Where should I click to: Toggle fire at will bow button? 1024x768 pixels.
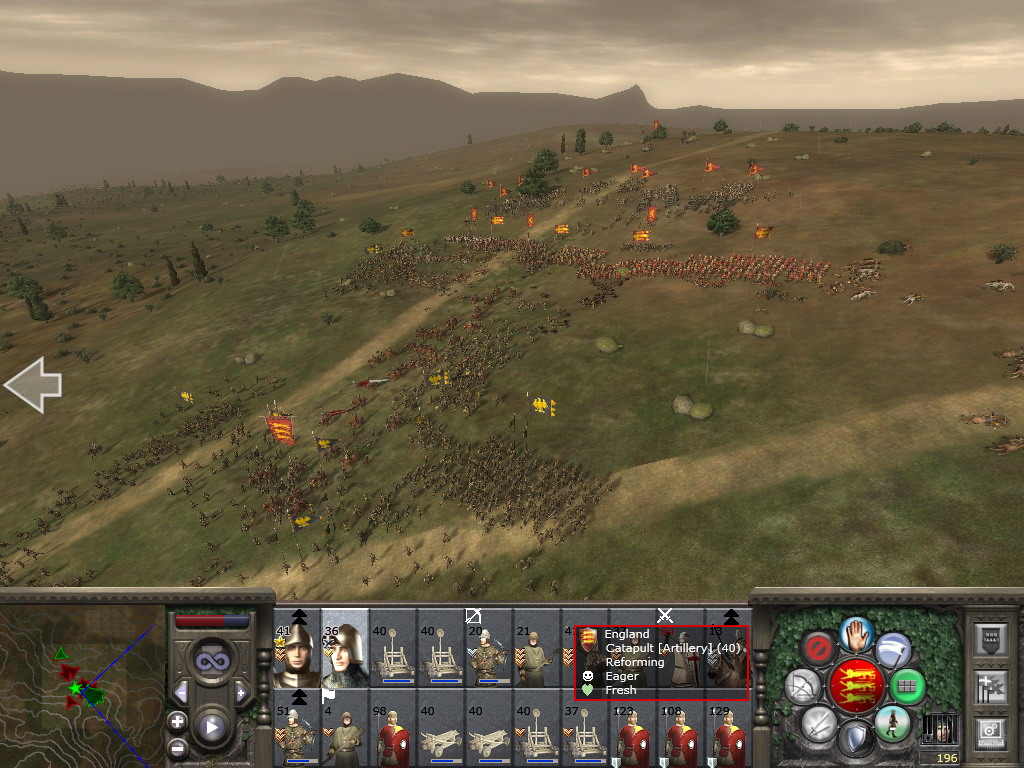pos(802,687)
